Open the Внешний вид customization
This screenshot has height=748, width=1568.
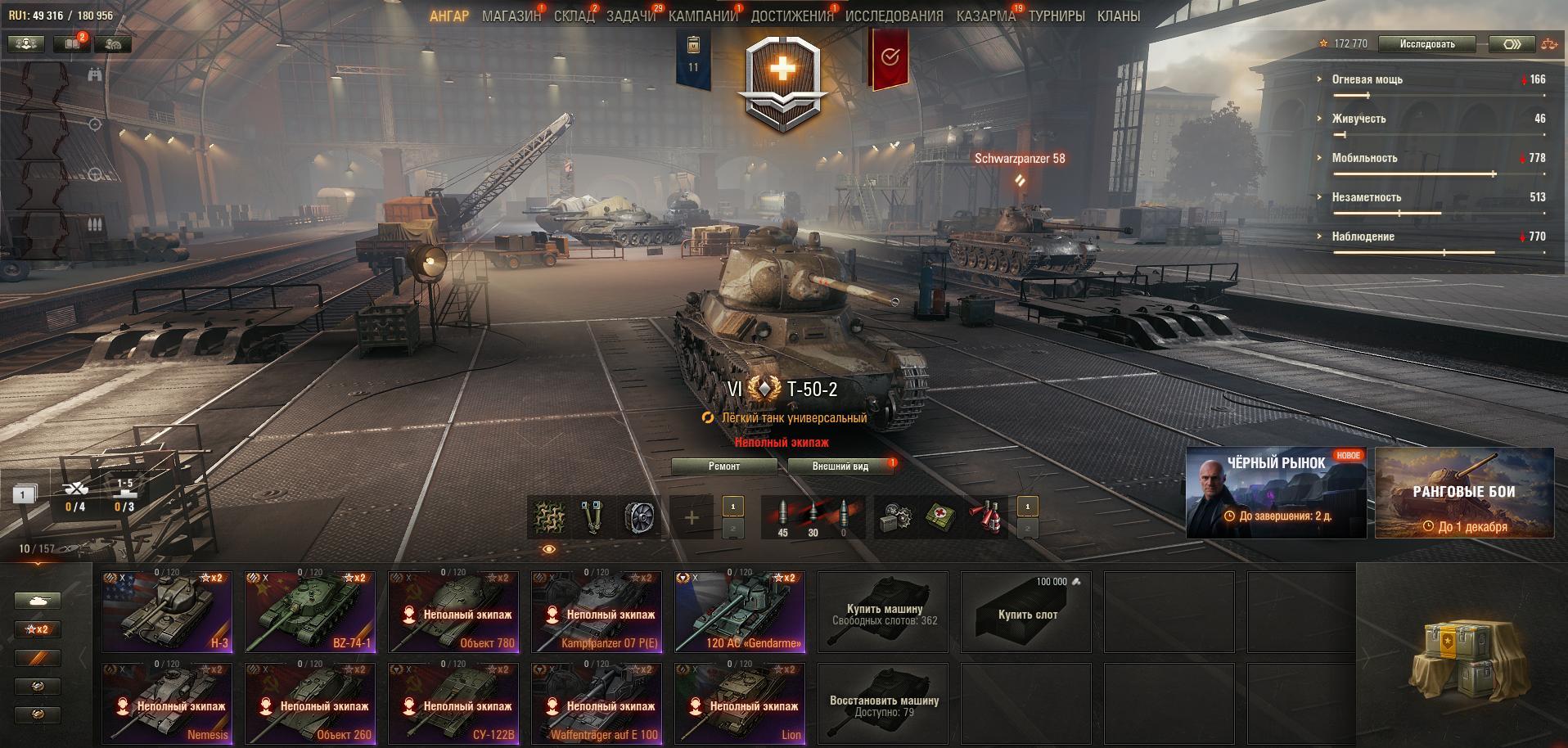click(x=840, y=466)
